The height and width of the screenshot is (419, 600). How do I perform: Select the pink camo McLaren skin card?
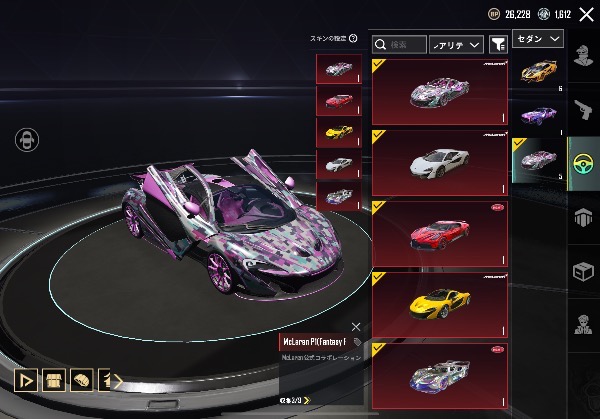point(439,91)
